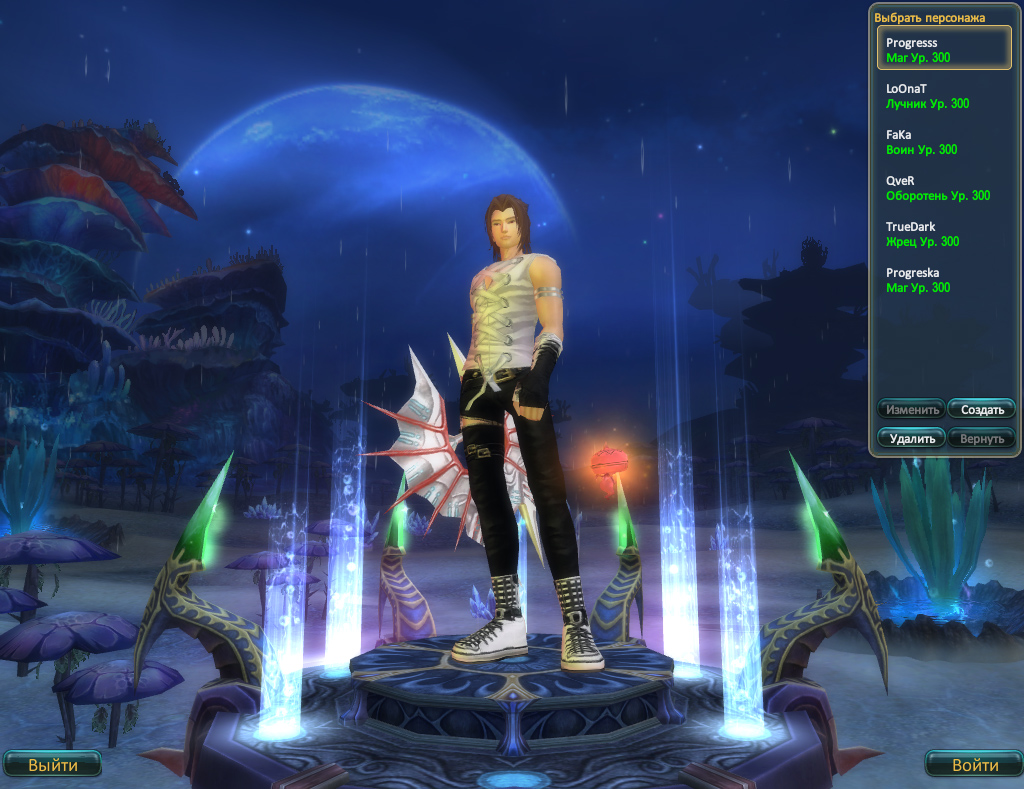Screen dimensions: 1024x789
Task: Choose the archer LoOnaT
Action: pos(944,96)
